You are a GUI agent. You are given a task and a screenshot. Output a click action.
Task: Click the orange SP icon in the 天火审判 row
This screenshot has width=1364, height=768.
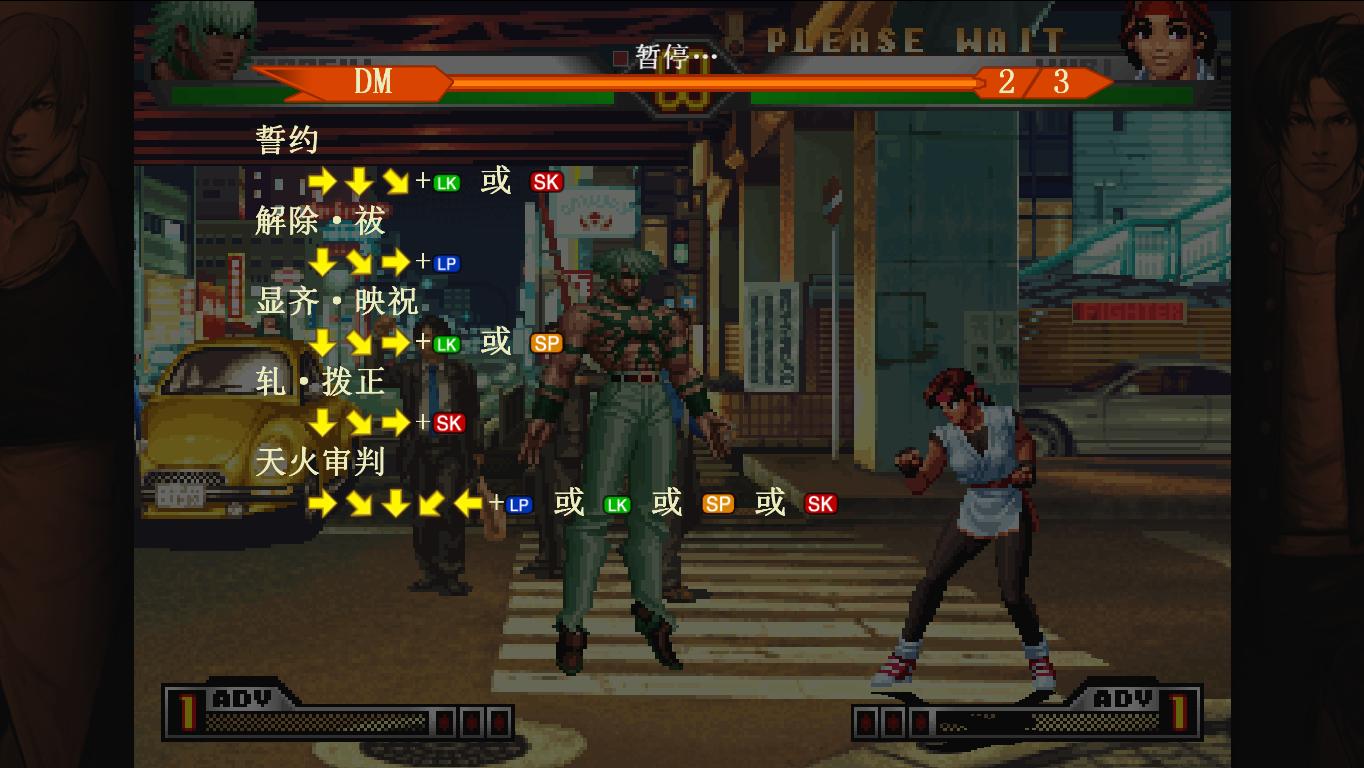[719, 503]
